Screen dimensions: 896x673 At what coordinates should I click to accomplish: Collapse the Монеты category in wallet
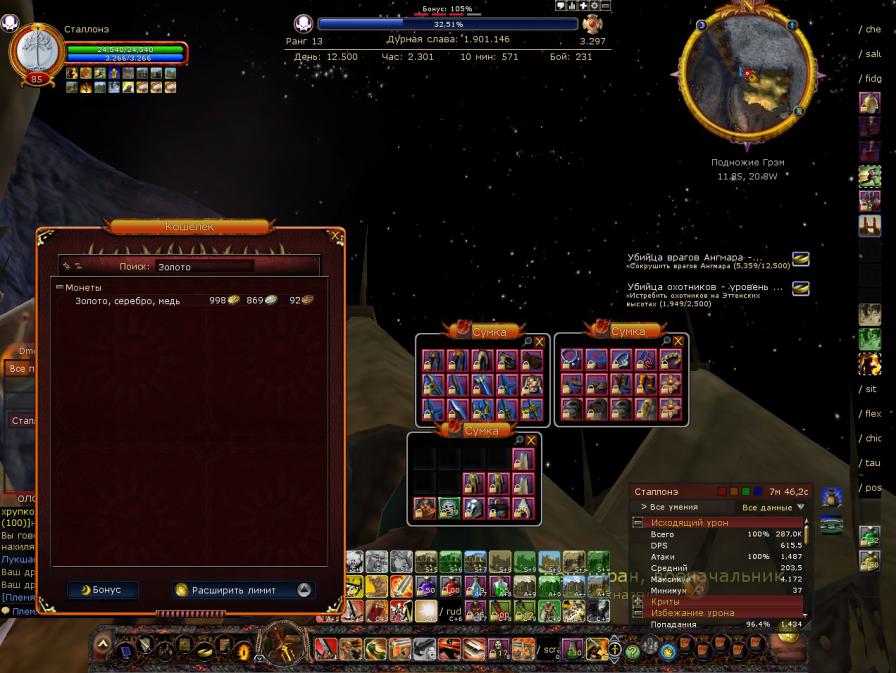pyautogui.click(x=59, y=288)
